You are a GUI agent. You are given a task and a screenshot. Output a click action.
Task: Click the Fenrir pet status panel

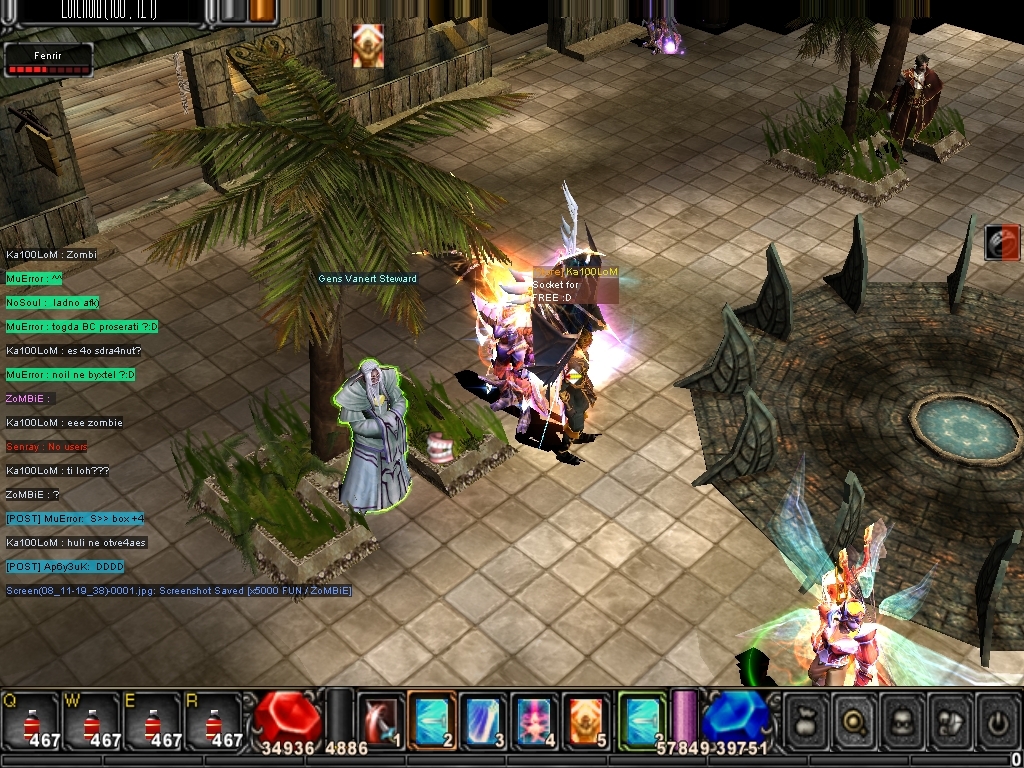click(48, 60)
